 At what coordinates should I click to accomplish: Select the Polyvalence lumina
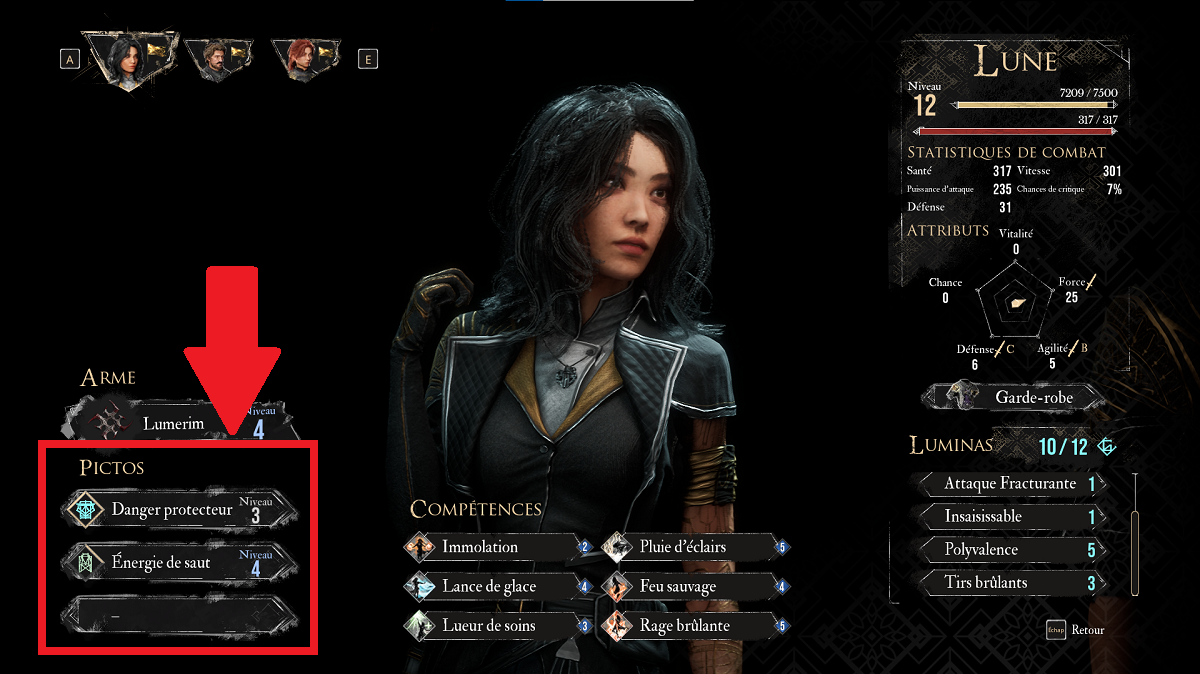click(x=1010, y=549)
